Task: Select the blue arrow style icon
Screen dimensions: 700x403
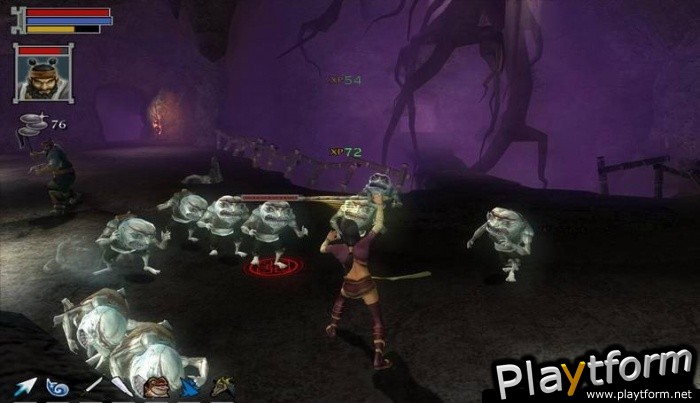Action: click(x=24, y=386)
